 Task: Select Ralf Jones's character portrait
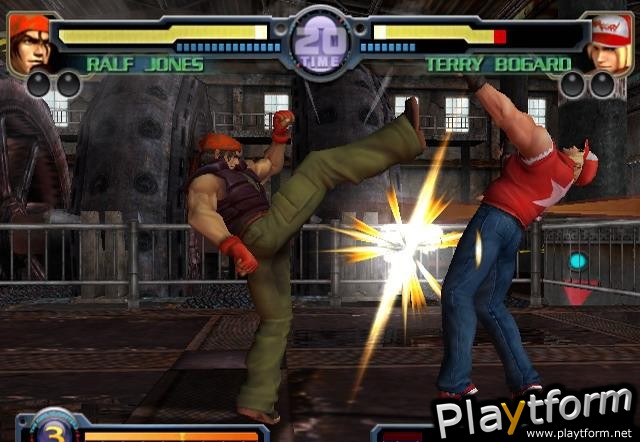point(28,40)
